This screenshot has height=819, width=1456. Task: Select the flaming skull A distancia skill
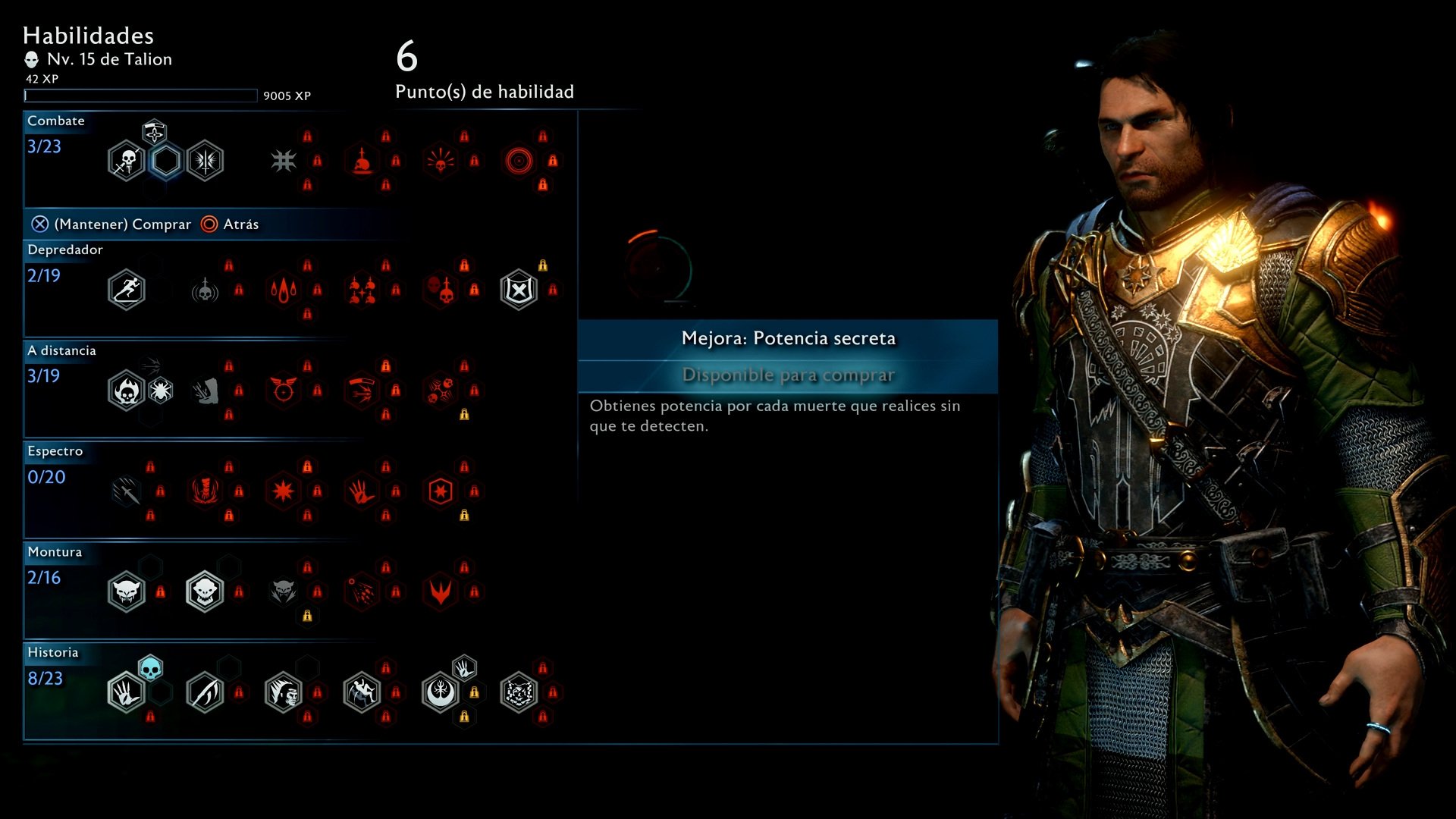pos(126,391)
